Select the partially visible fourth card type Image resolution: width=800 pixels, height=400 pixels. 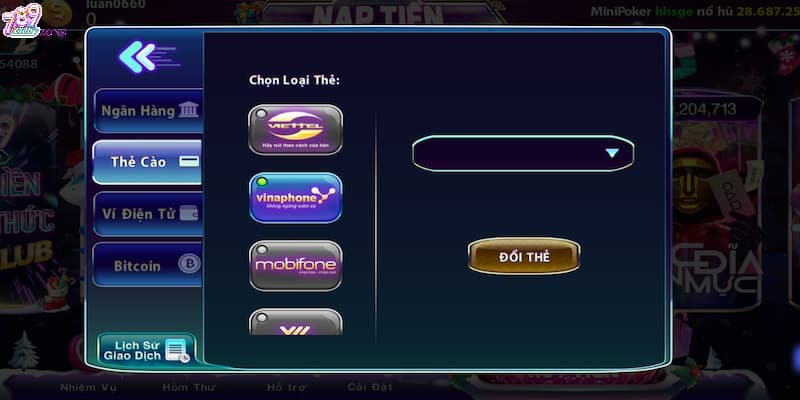click(295, 322)
